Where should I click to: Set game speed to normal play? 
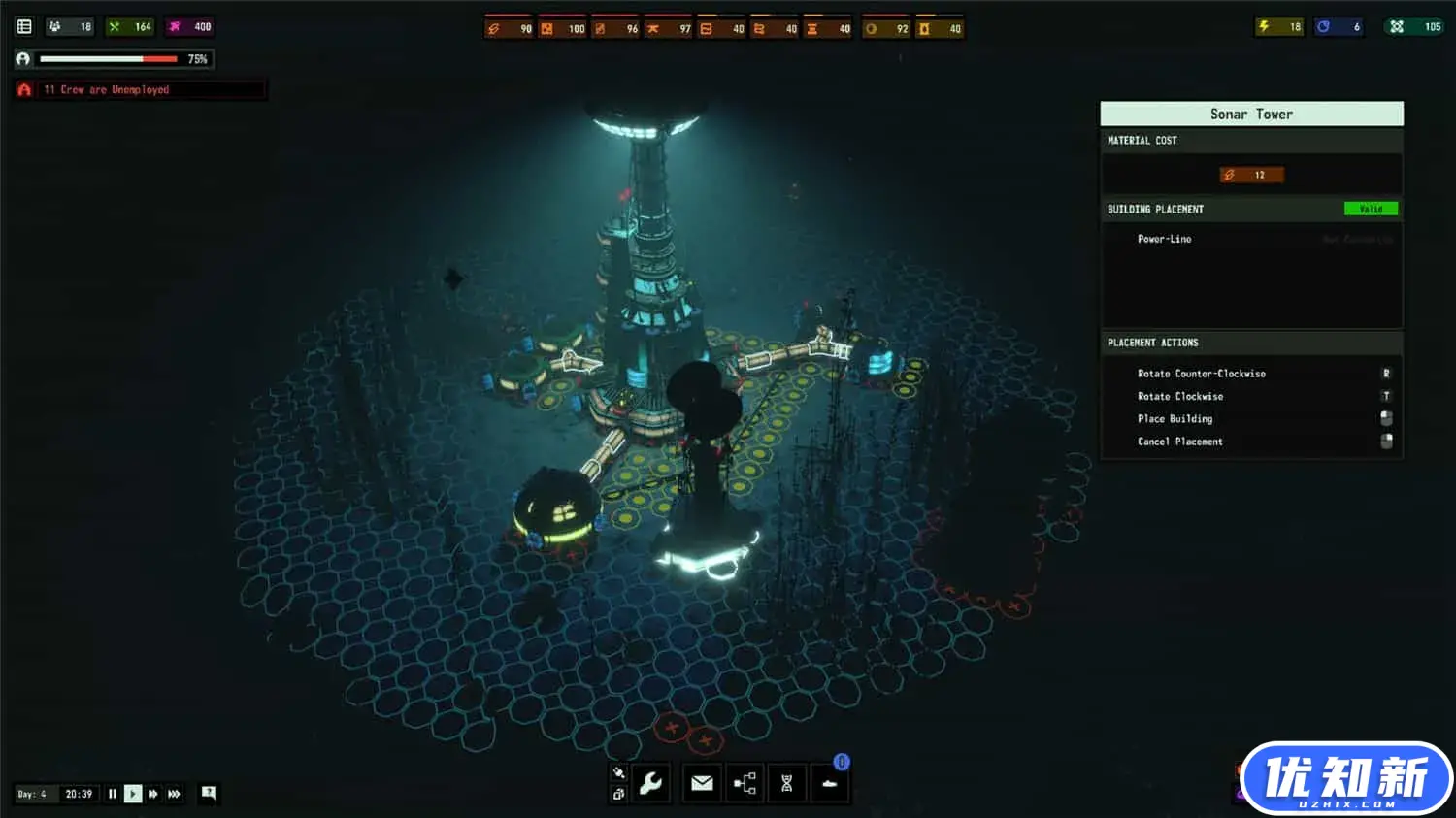pos(133,794)
